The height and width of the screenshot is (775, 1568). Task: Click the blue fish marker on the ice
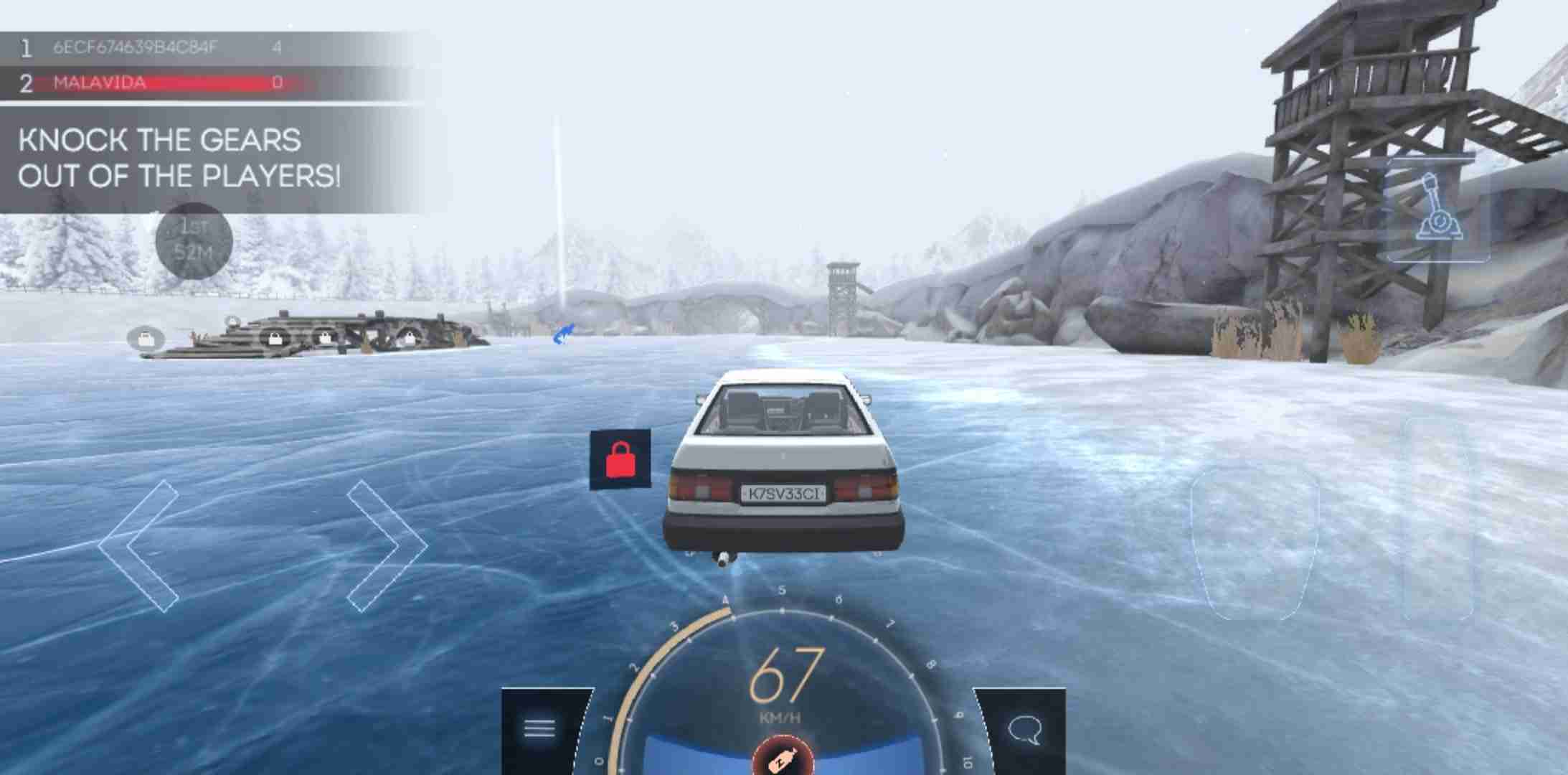pyautogui.click(x=564, y=334)
